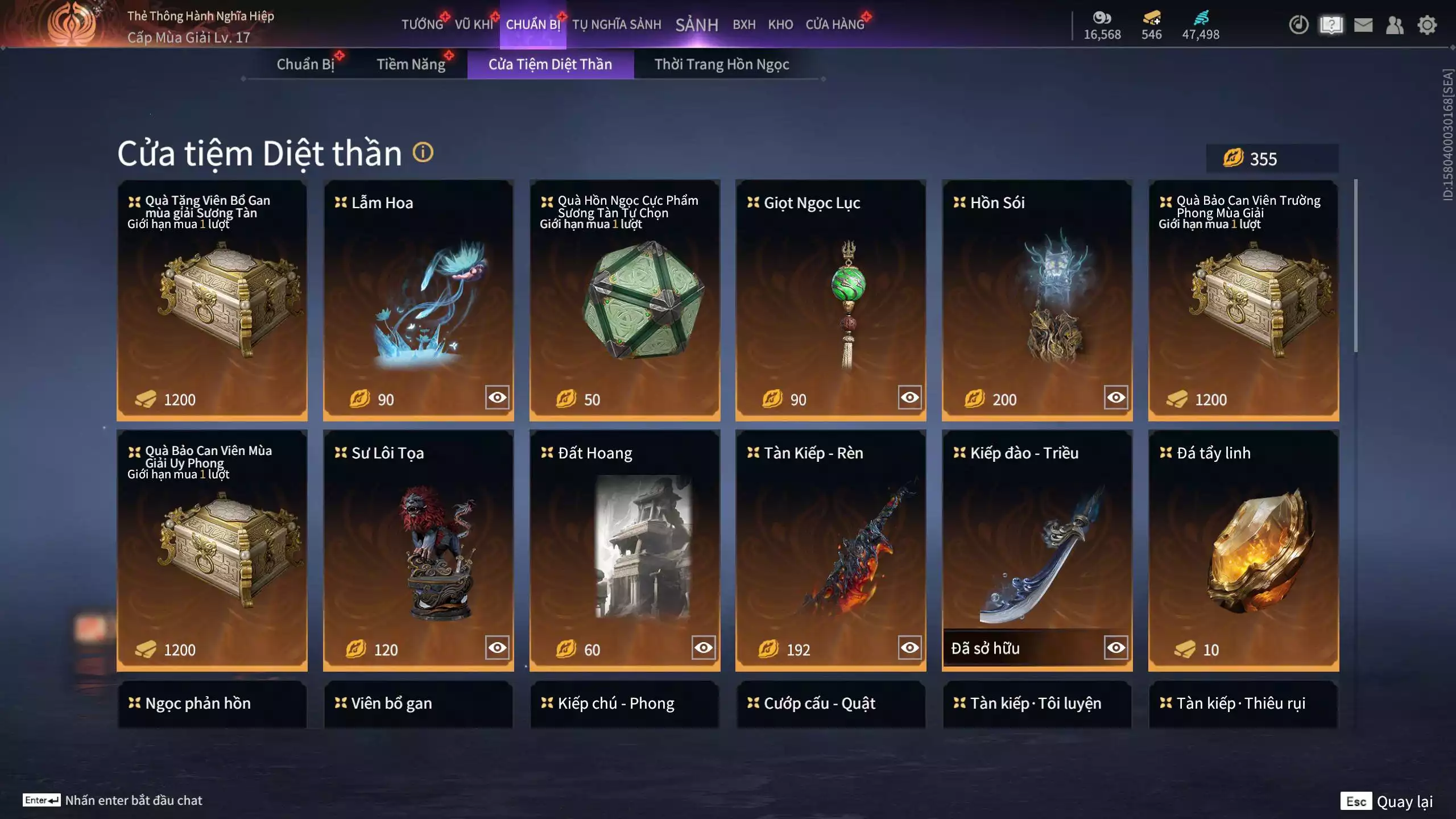The height and width of the screenshot is (819, 1456).
Task: Click the season pass emblem at top left
Action: (x=71, y=23)
